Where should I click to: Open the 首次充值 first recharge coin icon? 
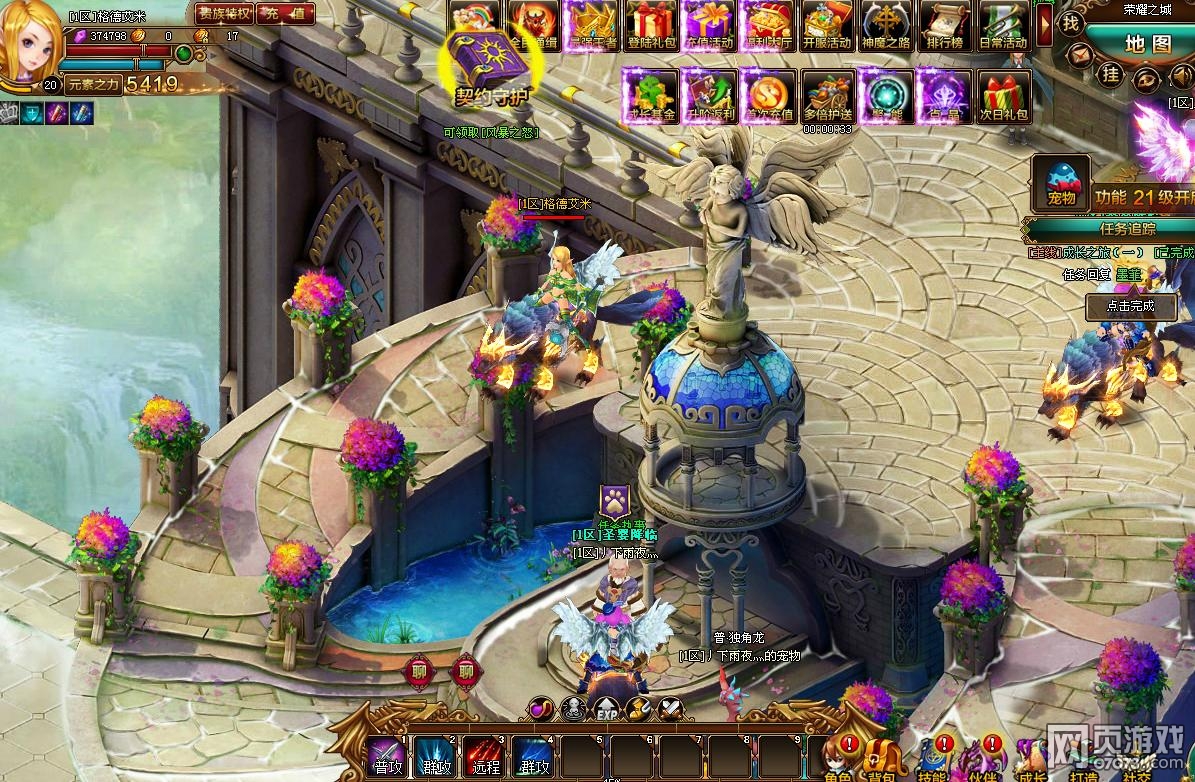tap(768, 96)
